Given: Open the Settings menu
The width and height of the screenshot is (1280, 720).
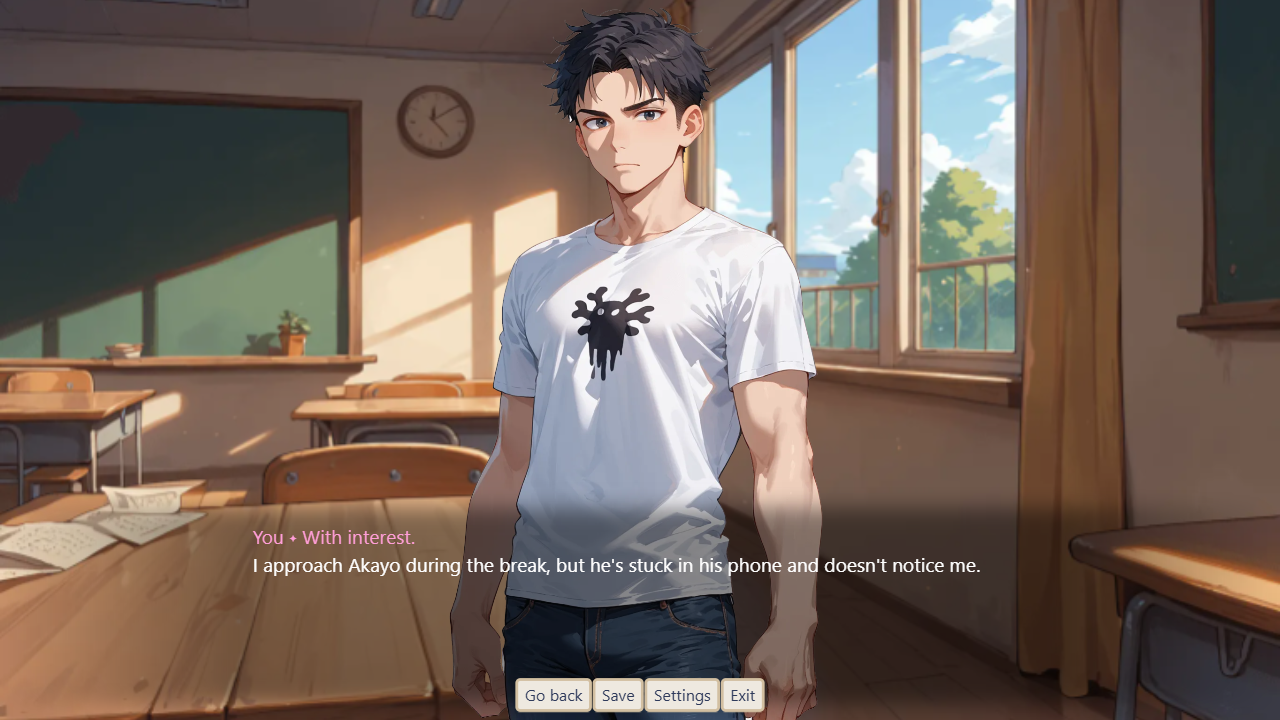Looking at the screenshot, I should pos(682,695).
